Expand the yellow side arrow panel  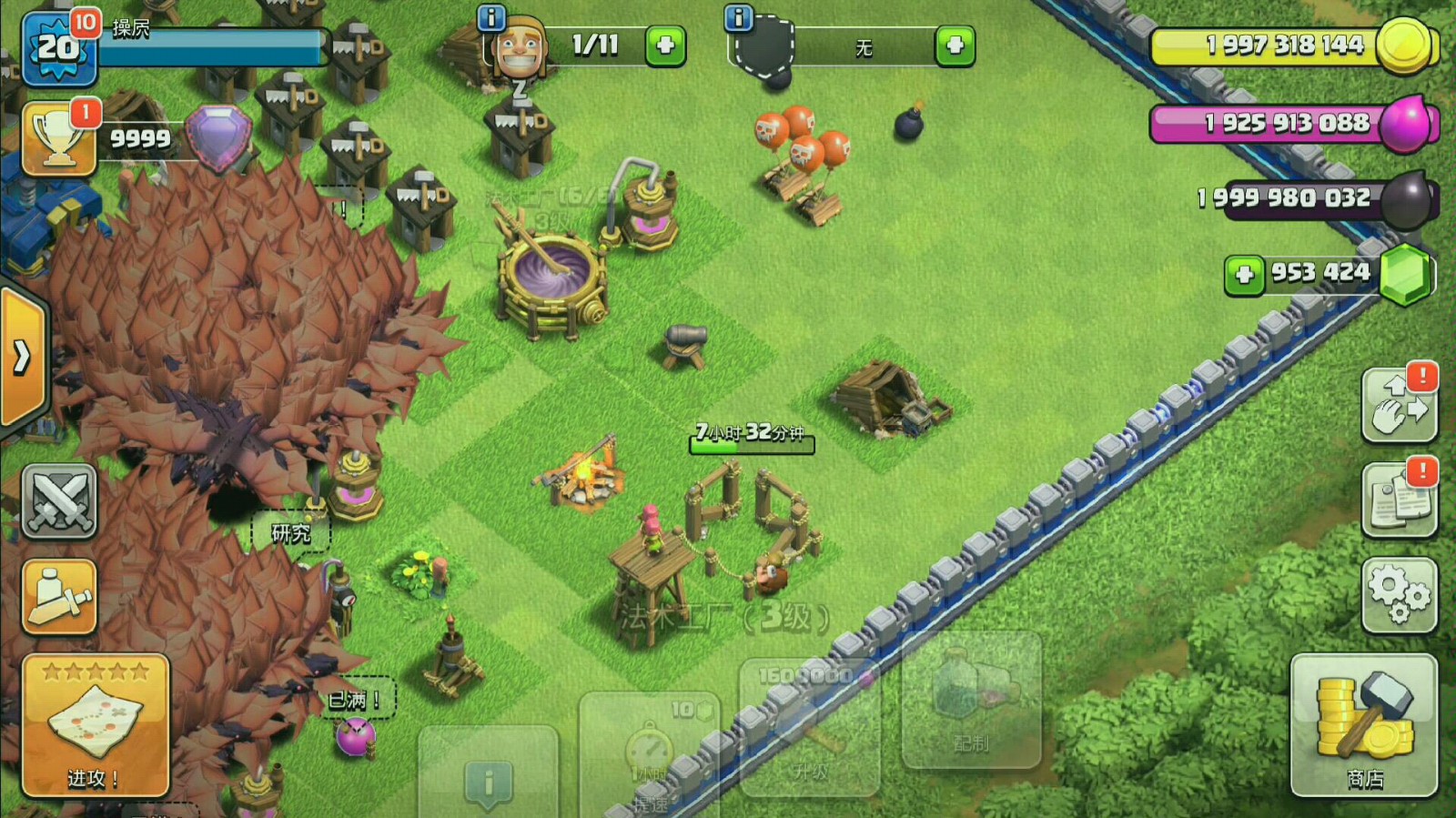[x=22, y=357]
